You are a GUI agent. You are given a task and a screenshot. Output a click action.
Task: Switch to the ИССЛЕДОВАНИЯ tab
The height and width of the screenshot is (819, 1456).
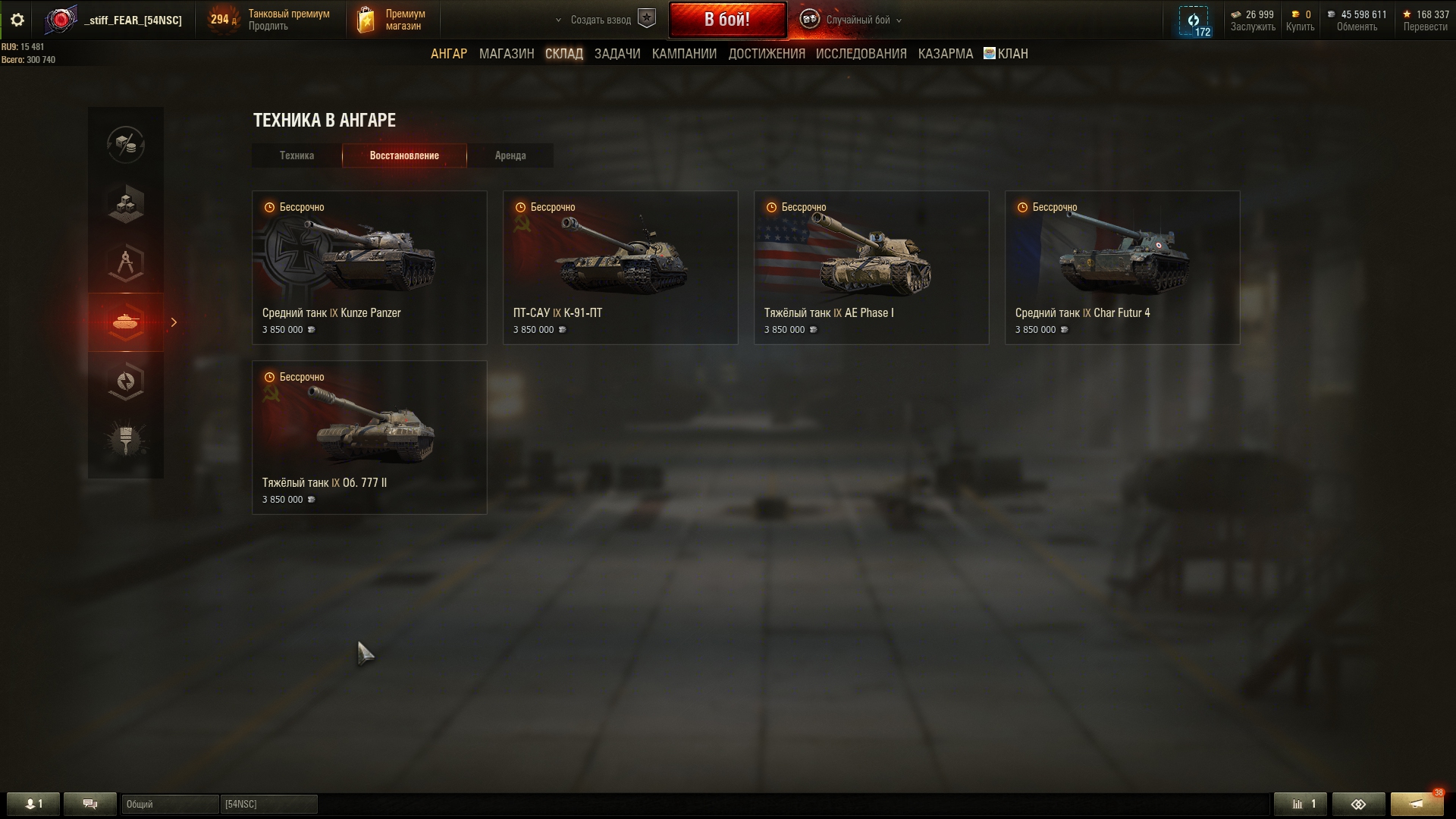click(861, 54)
